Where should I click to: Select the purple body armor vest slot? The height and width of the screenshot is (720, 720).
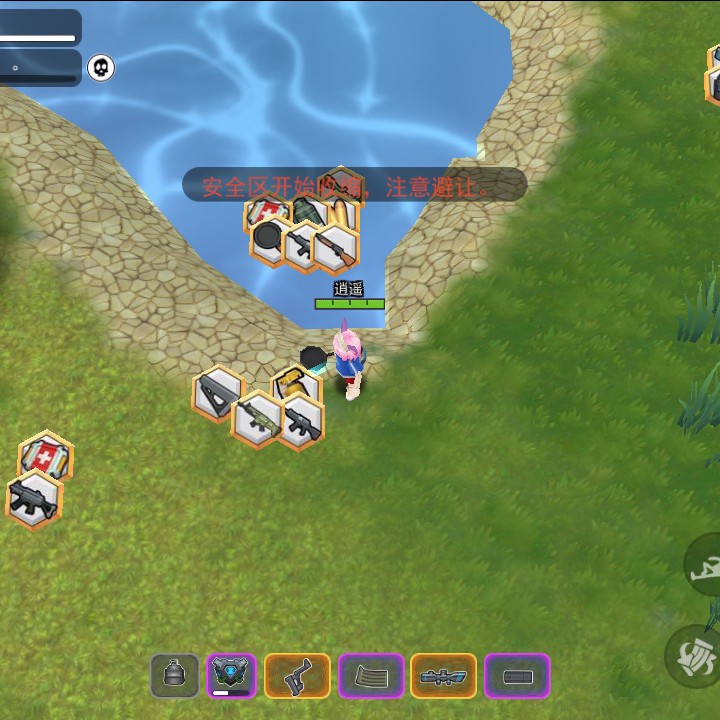[x=232, y=676]
